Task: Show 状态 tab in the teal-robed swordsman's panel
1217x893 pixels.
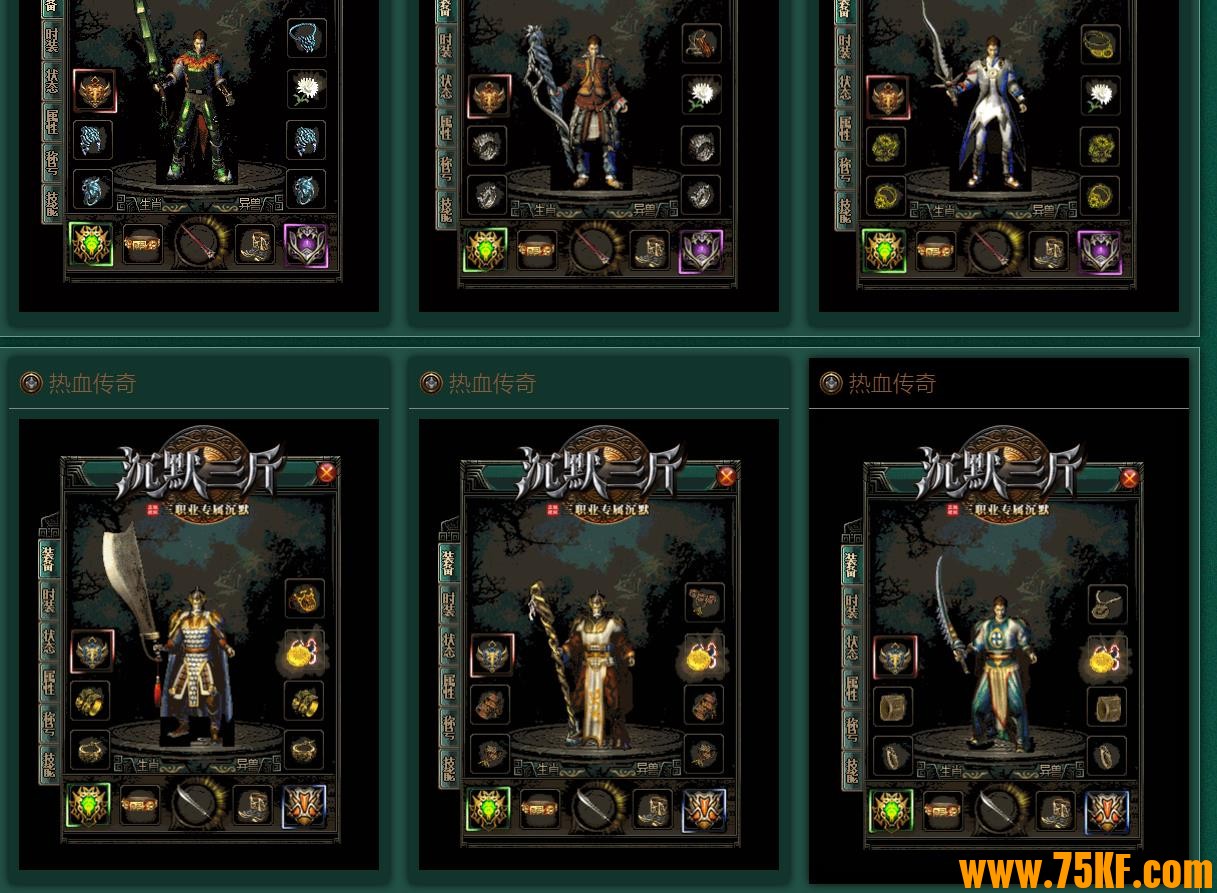Action: tap(851, 648)
